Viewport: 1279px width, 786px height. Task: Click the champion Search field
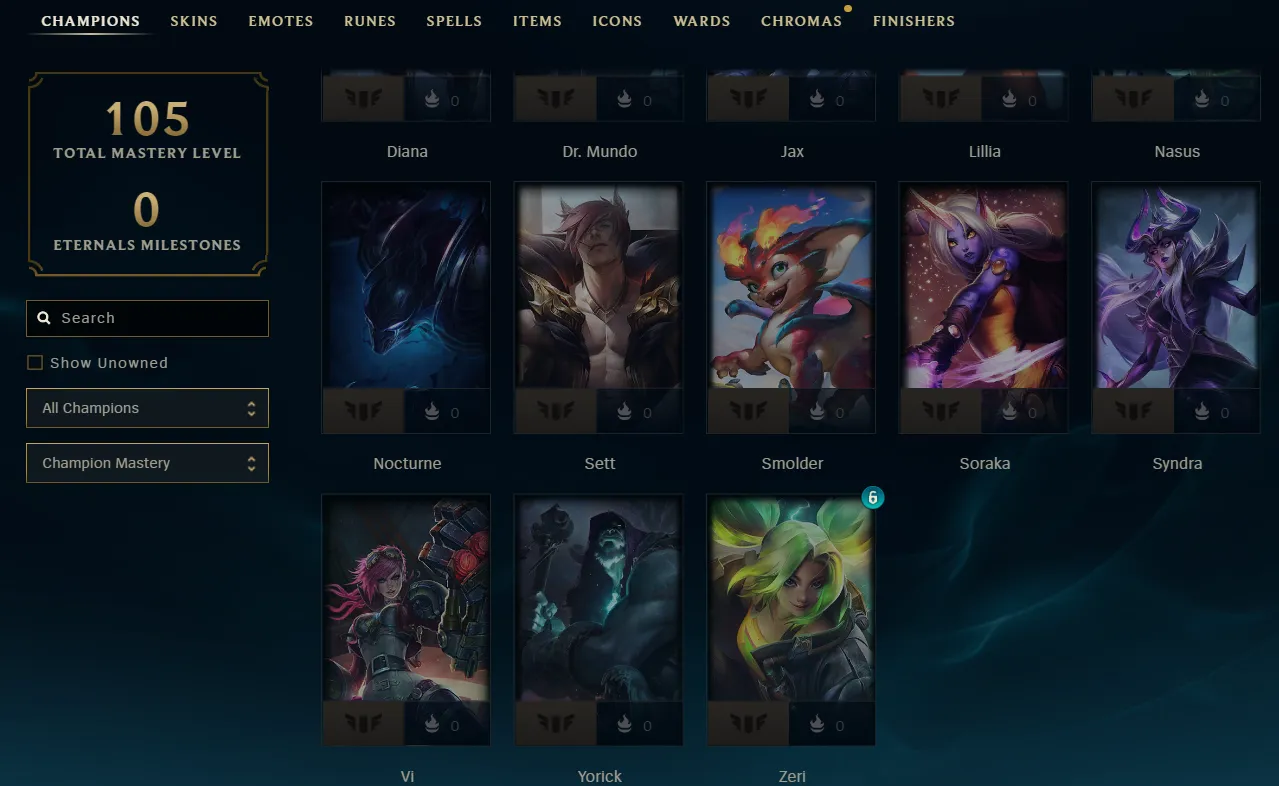148,318
